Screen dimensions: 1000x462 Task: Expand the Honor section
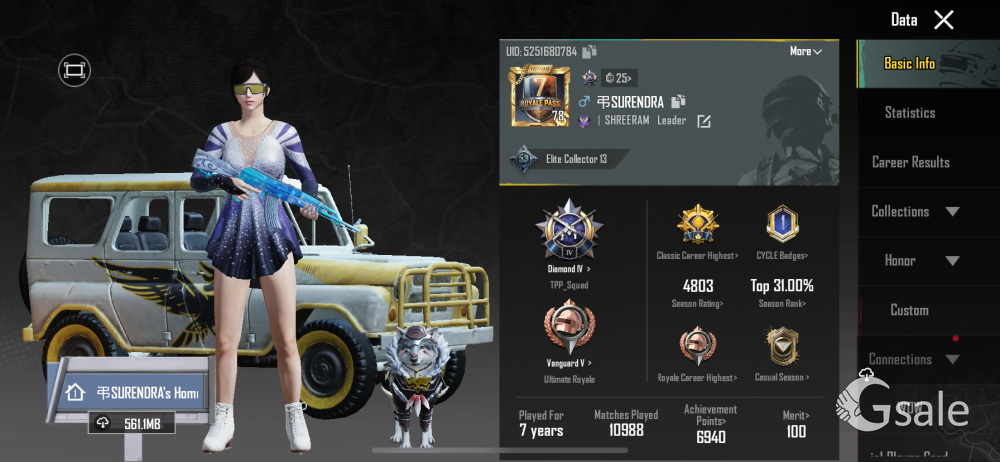[920, 260]
